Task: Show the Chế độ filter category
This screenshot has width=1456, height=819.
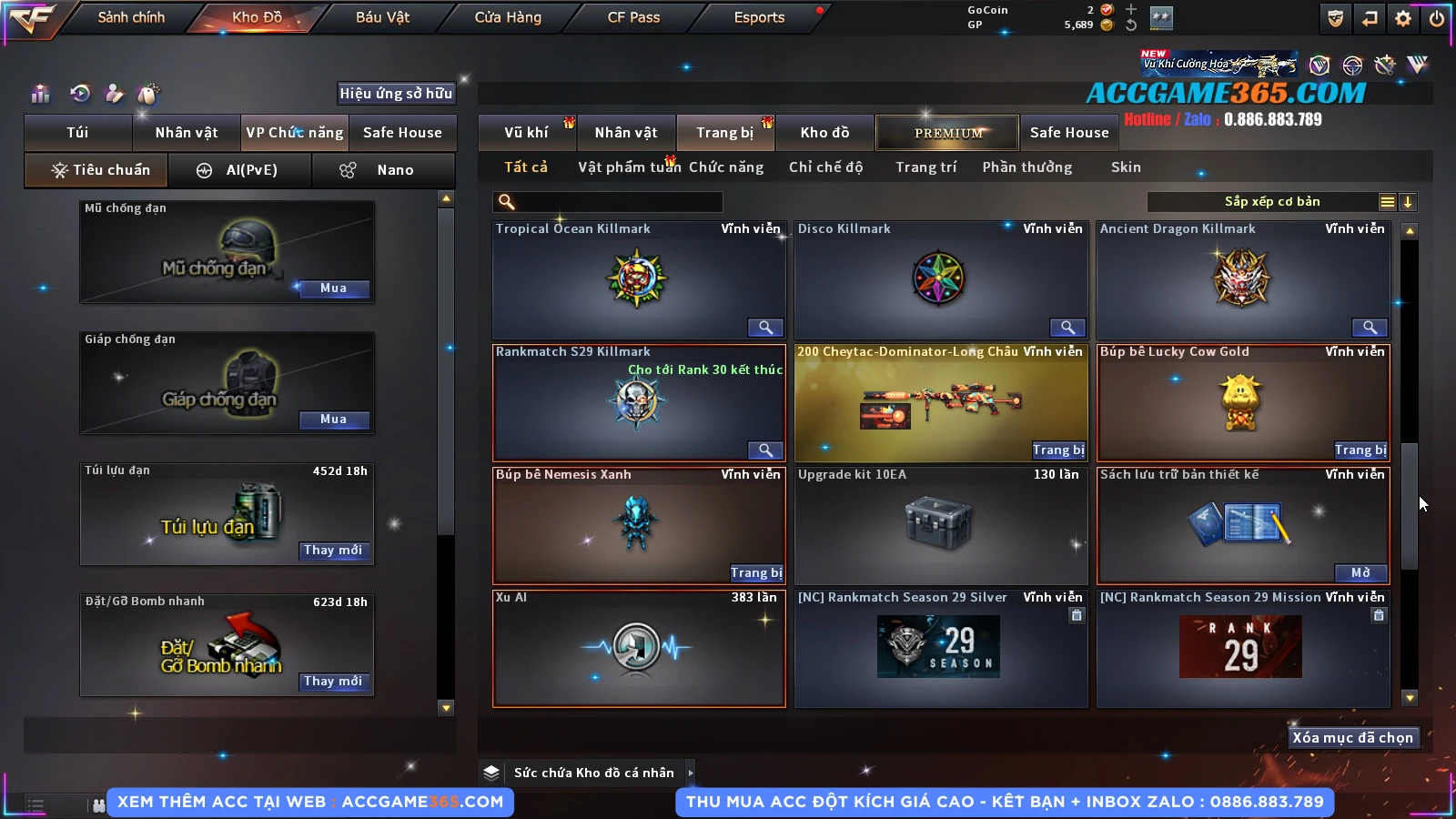Action: coord(825,167)
